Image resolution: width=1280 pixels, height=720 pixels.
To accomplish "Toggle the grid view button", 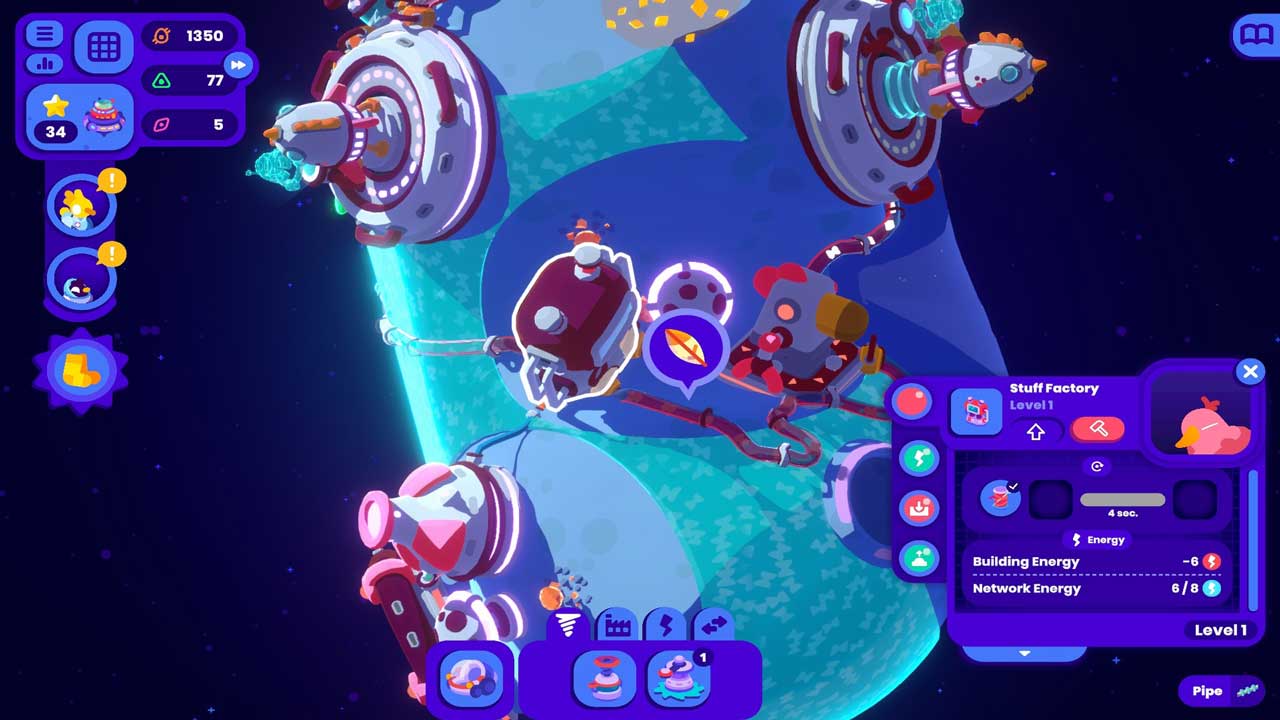I will click(104, 46).
